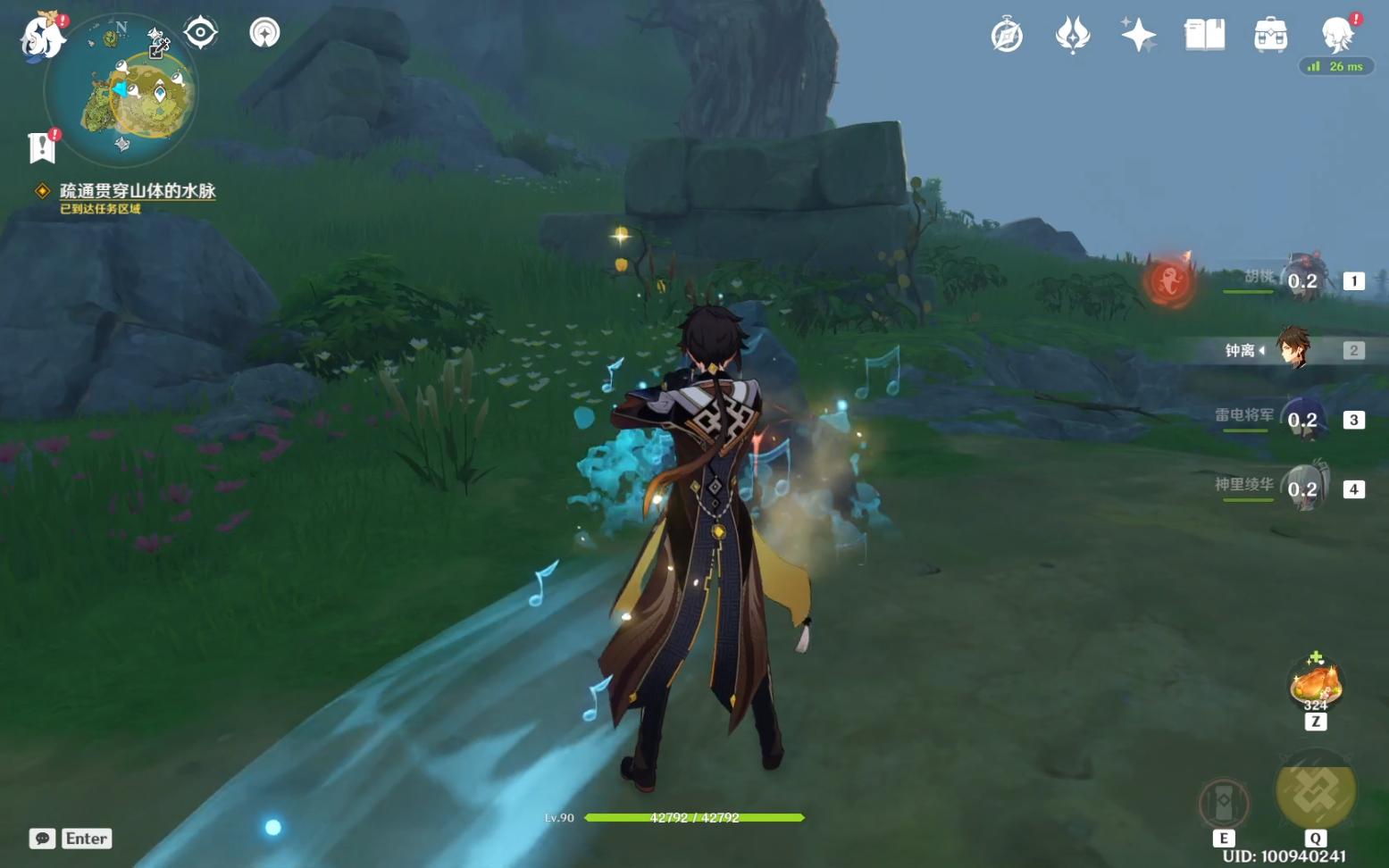This screenshot has width=1389, height=868.
Task: Use the roast chicken food item
Action: pos(1315,684)
